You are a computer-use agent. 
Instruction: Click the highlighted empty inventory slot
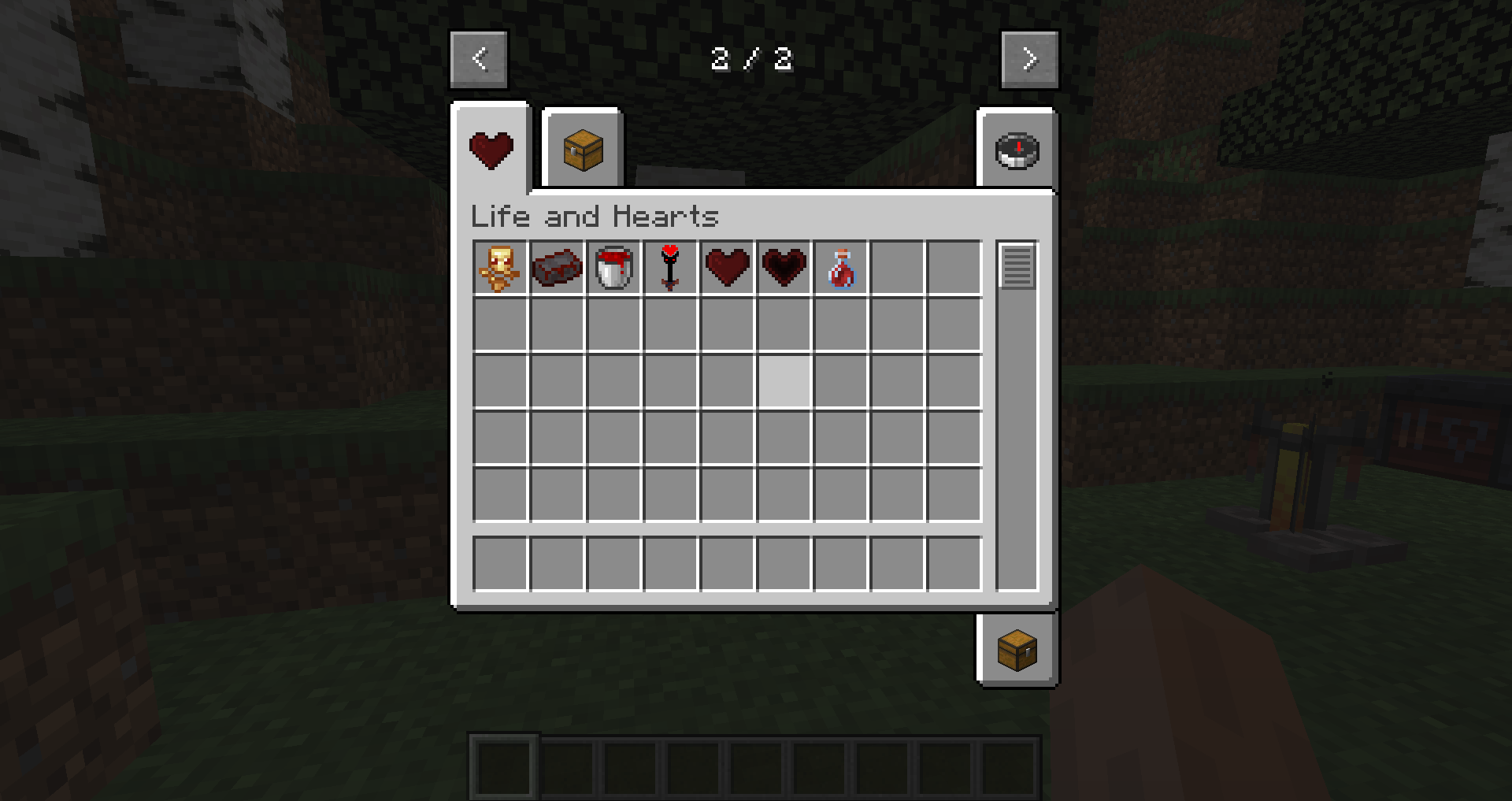[x=783, y=380]
